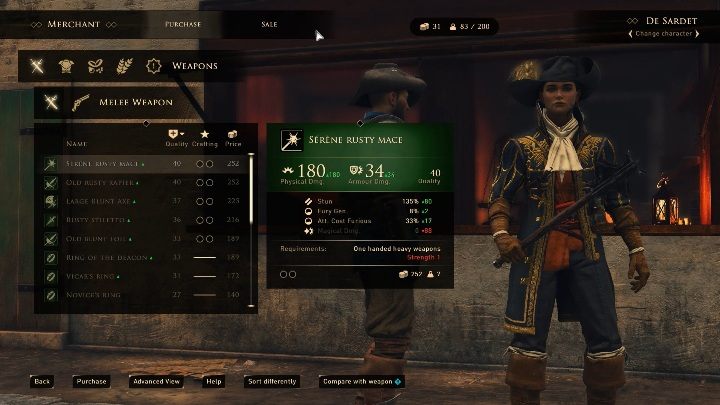Open the Purchase tab
Image resolution: width=720 pixels, height=405 pixels.
click(183, 24)
